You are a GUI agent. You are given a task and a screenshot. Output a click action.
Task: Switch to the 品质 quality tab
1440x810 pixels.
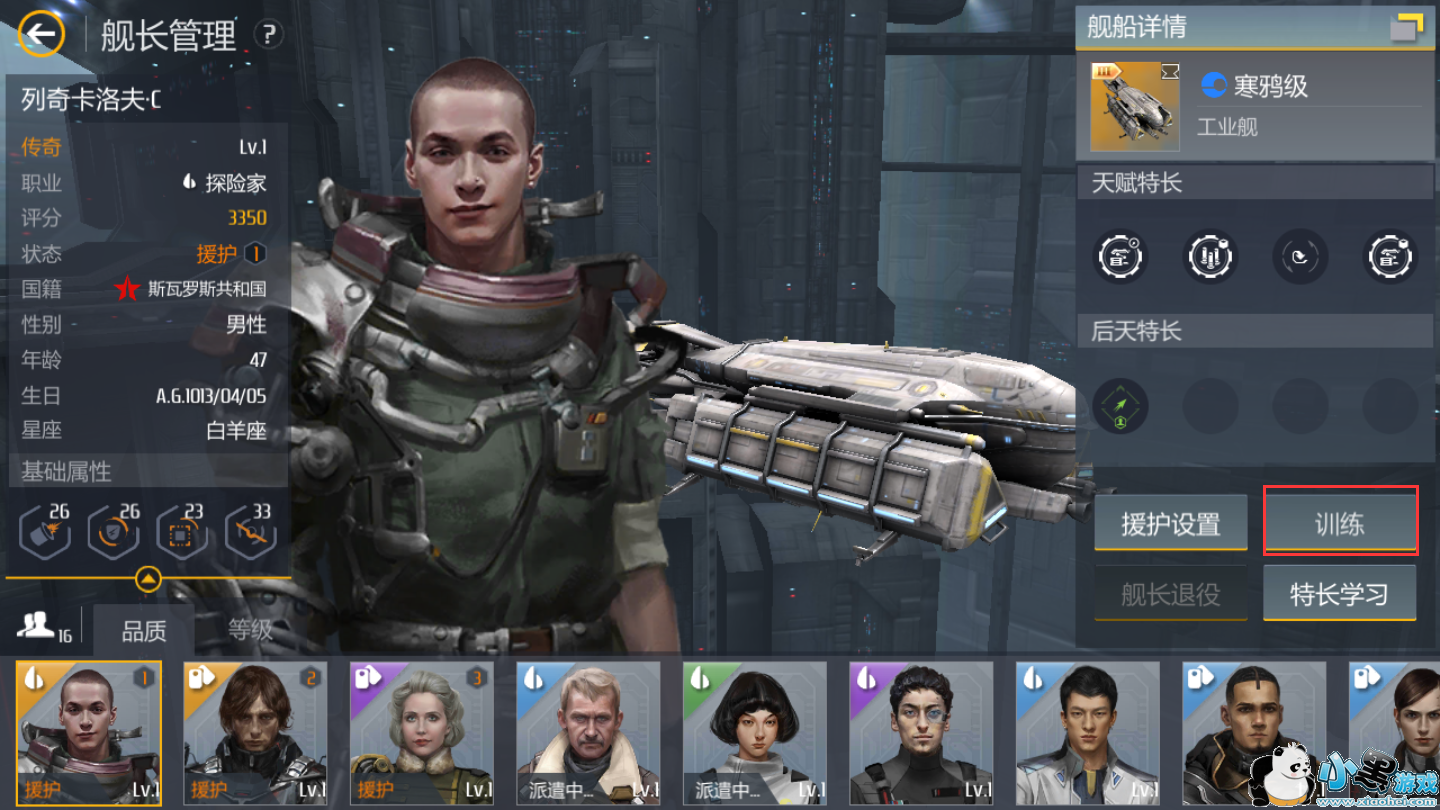(144, 631)
